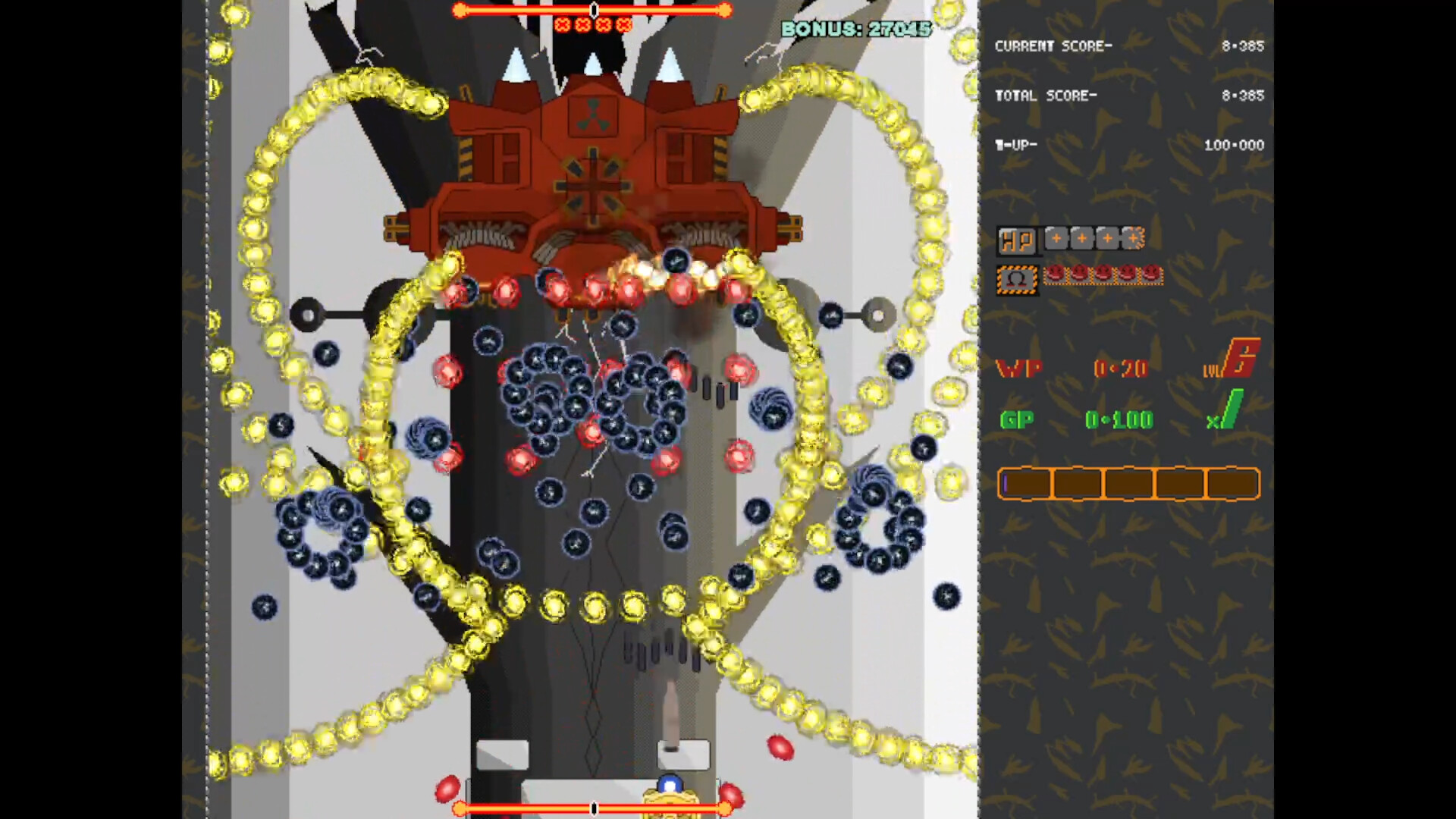Select the CURRENT SCORE entry
This screenshot has height=819, width=1456.
1054,45
